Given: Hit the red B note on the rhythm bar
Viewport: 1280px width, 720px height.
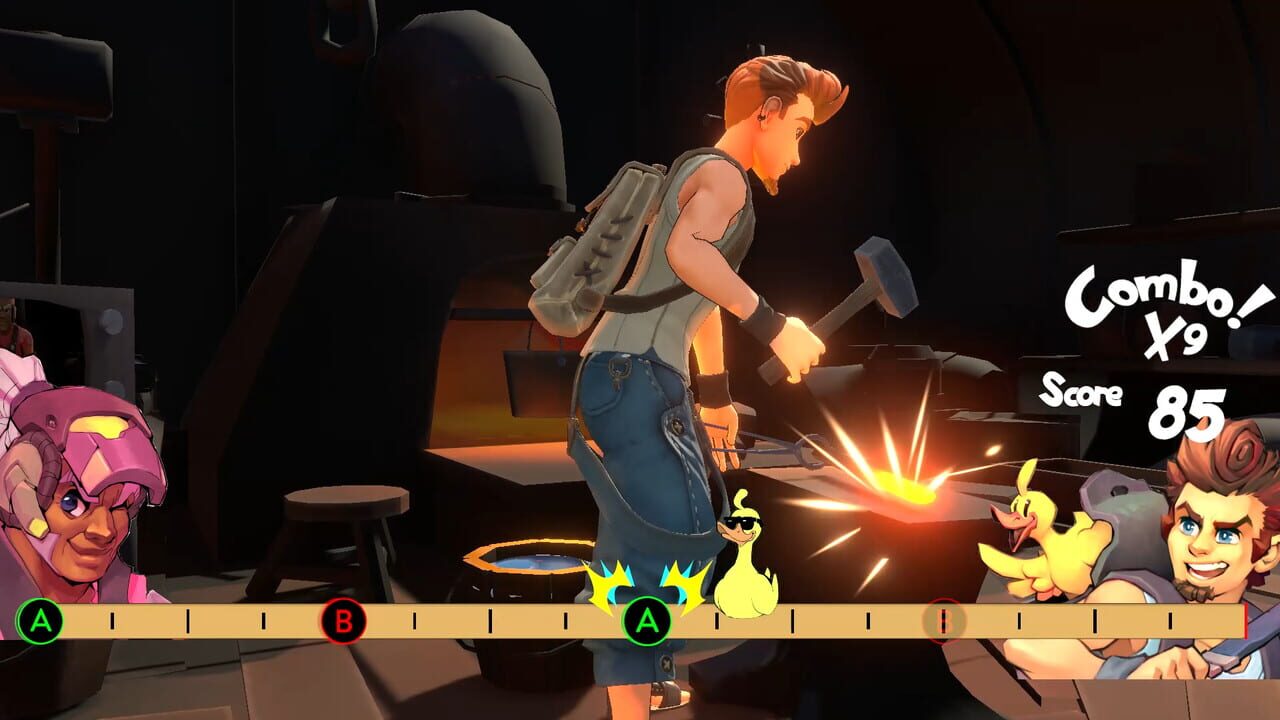Looking at the screenshot, I should coord(343,621).
